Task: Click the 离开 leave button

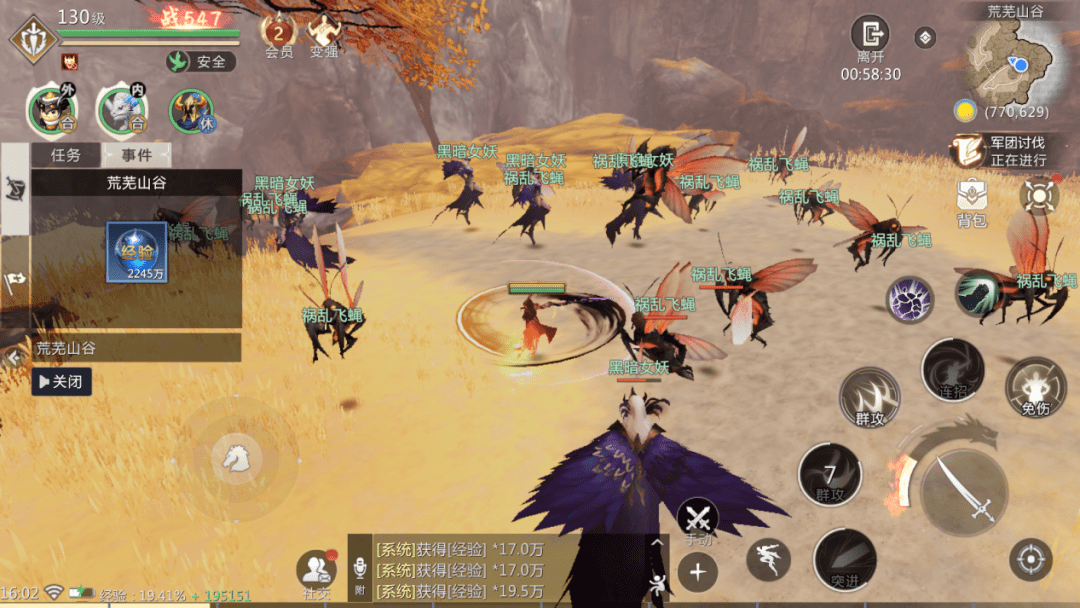Action: (x=870, y=36)
